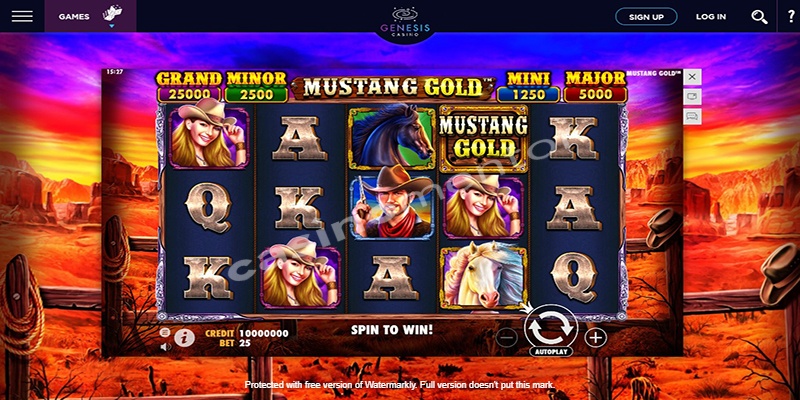Screen dimensions: 800x400
Task: Open the site search magnifier
Action: pyautogui.click(x=759, y=17)
